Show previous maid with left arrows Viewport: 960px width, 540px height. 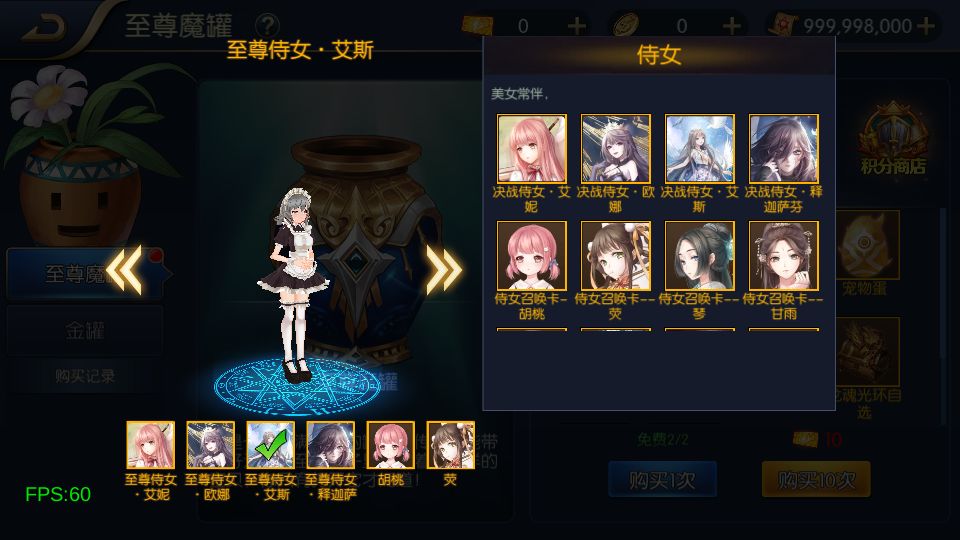tap(124, 268)
